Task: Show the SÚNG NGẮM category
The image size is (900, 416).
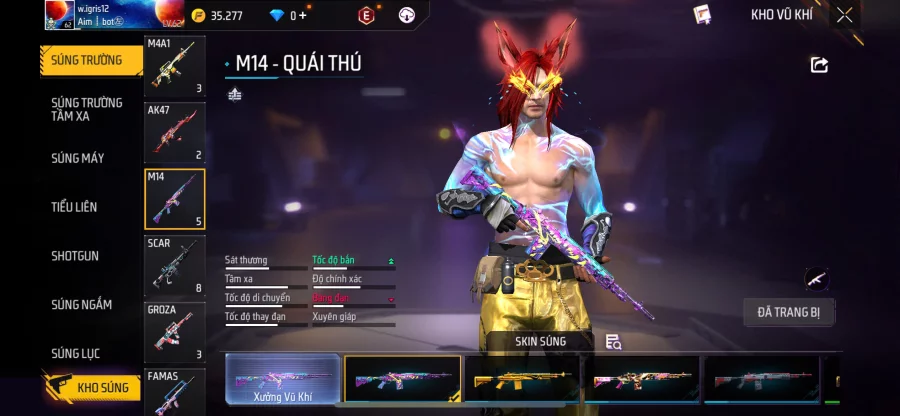Action: point(82,305)
